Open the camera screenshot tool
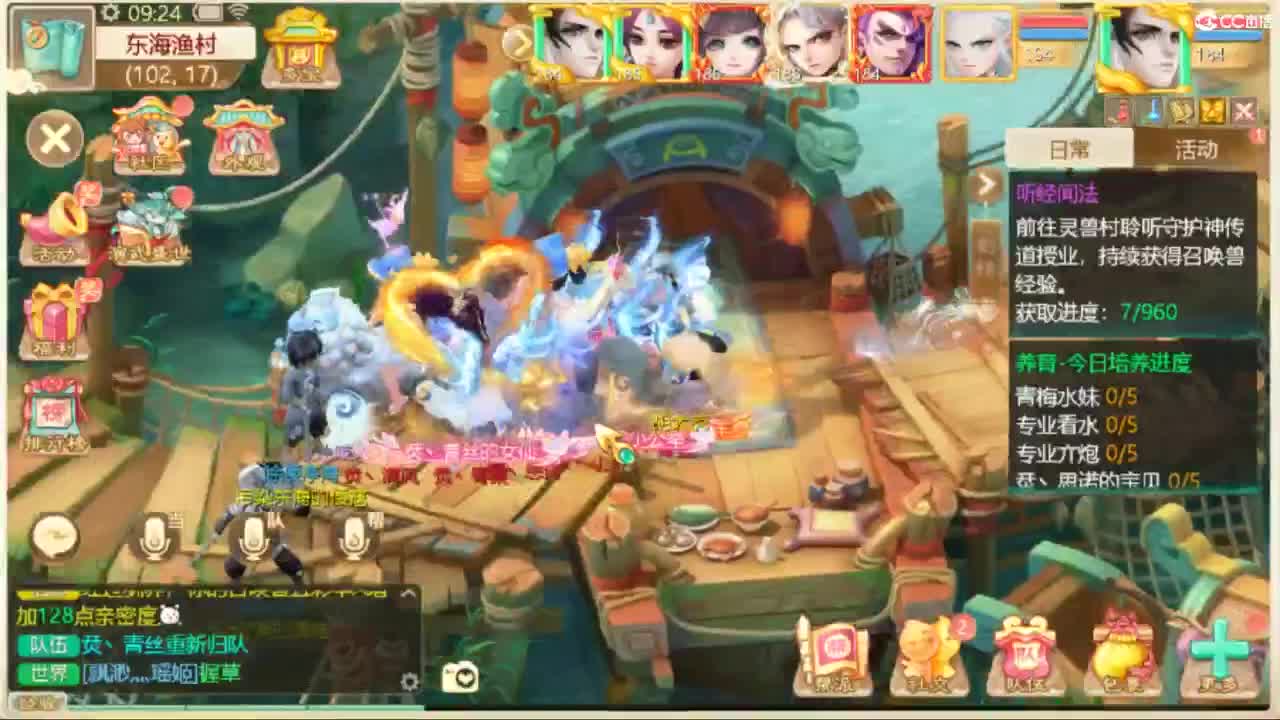Viewport: 1280px width, 720px height. pos(460,676)
